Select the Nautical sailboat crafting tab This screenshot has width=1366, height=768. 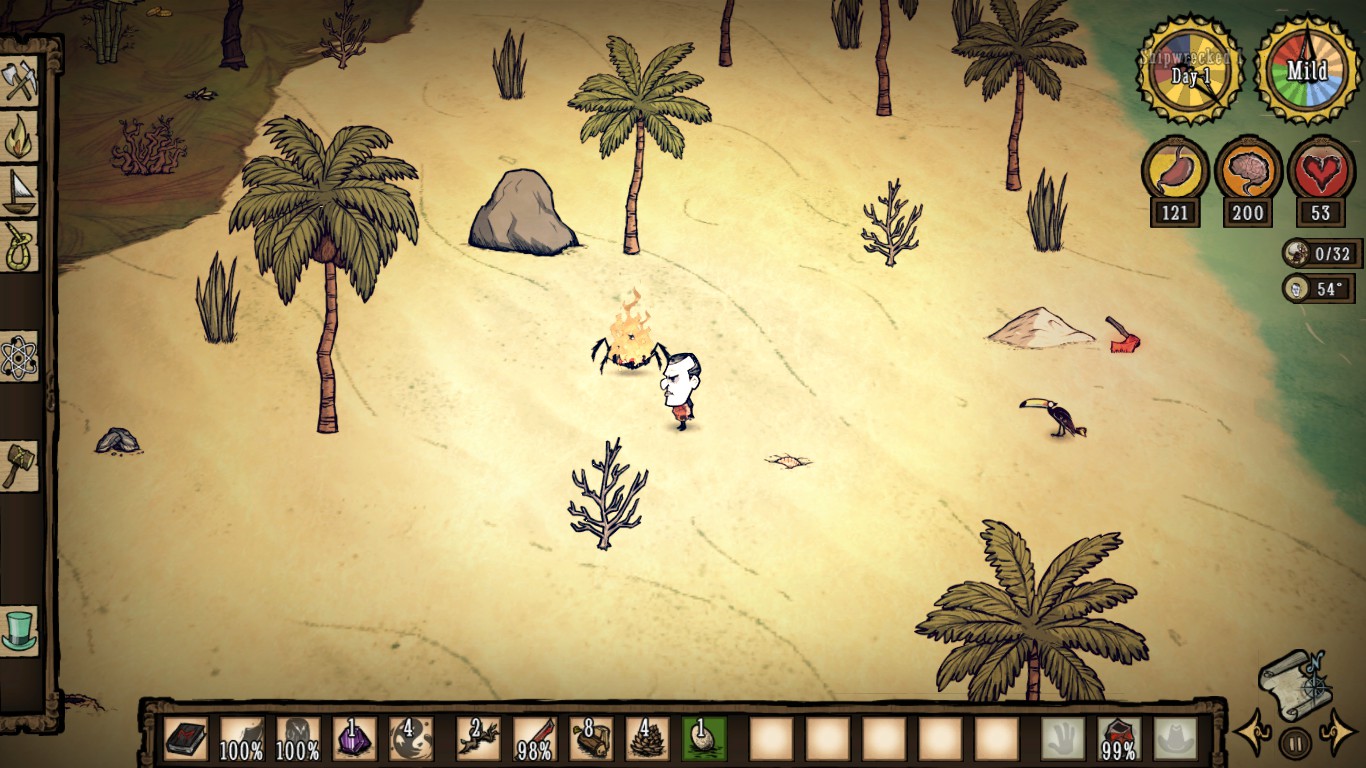[x=19, y=191]
